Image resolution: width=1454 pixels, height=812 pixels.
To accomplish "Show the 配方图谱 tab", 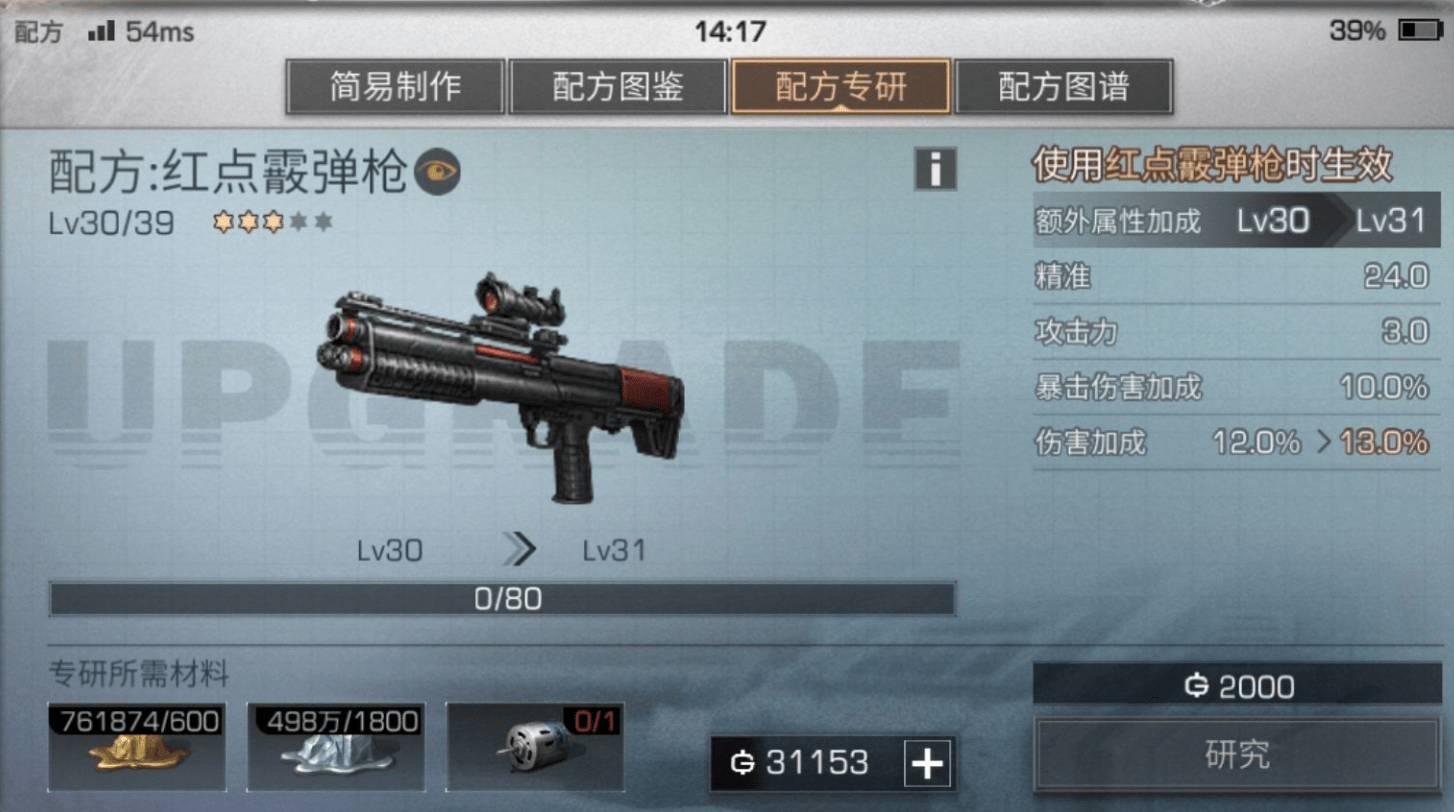I will click(1063, 87).
